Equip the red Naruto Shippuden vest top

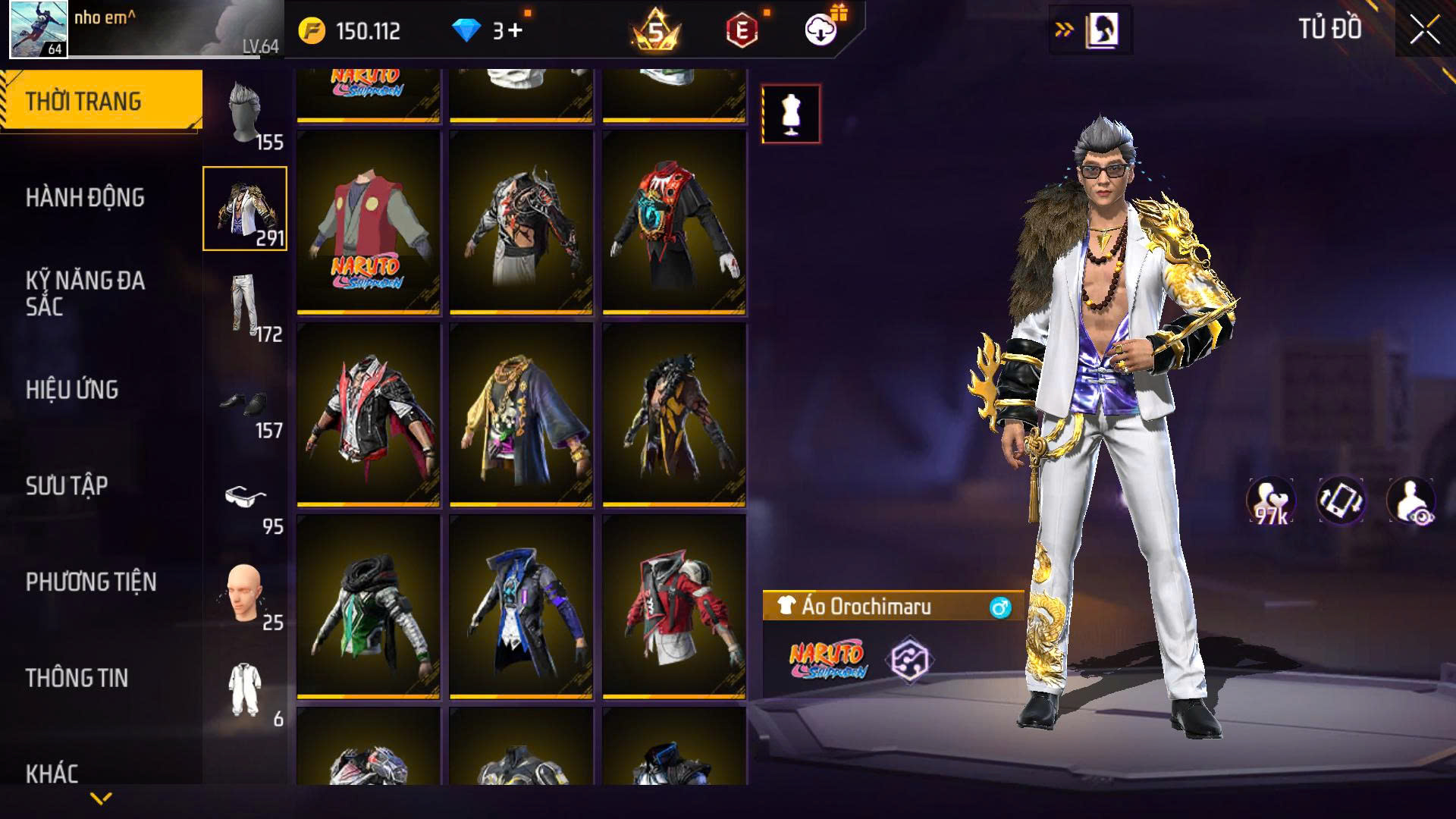pyautogui.click(x=368, y=222)
